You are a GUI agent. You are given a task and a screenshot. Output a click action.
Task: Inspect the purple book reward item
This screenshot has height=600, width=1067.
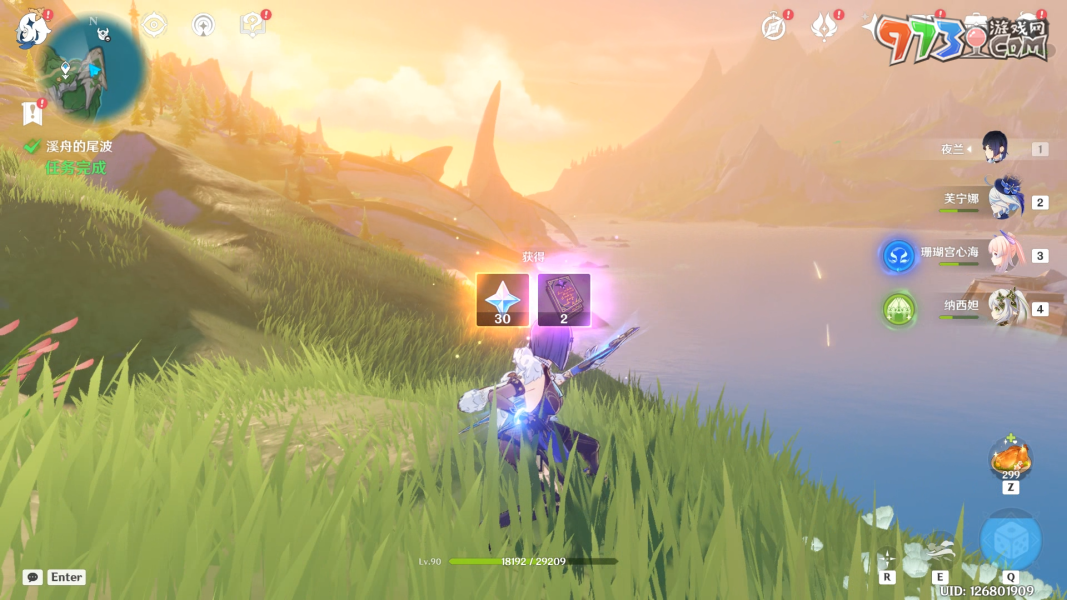point(564,300)
